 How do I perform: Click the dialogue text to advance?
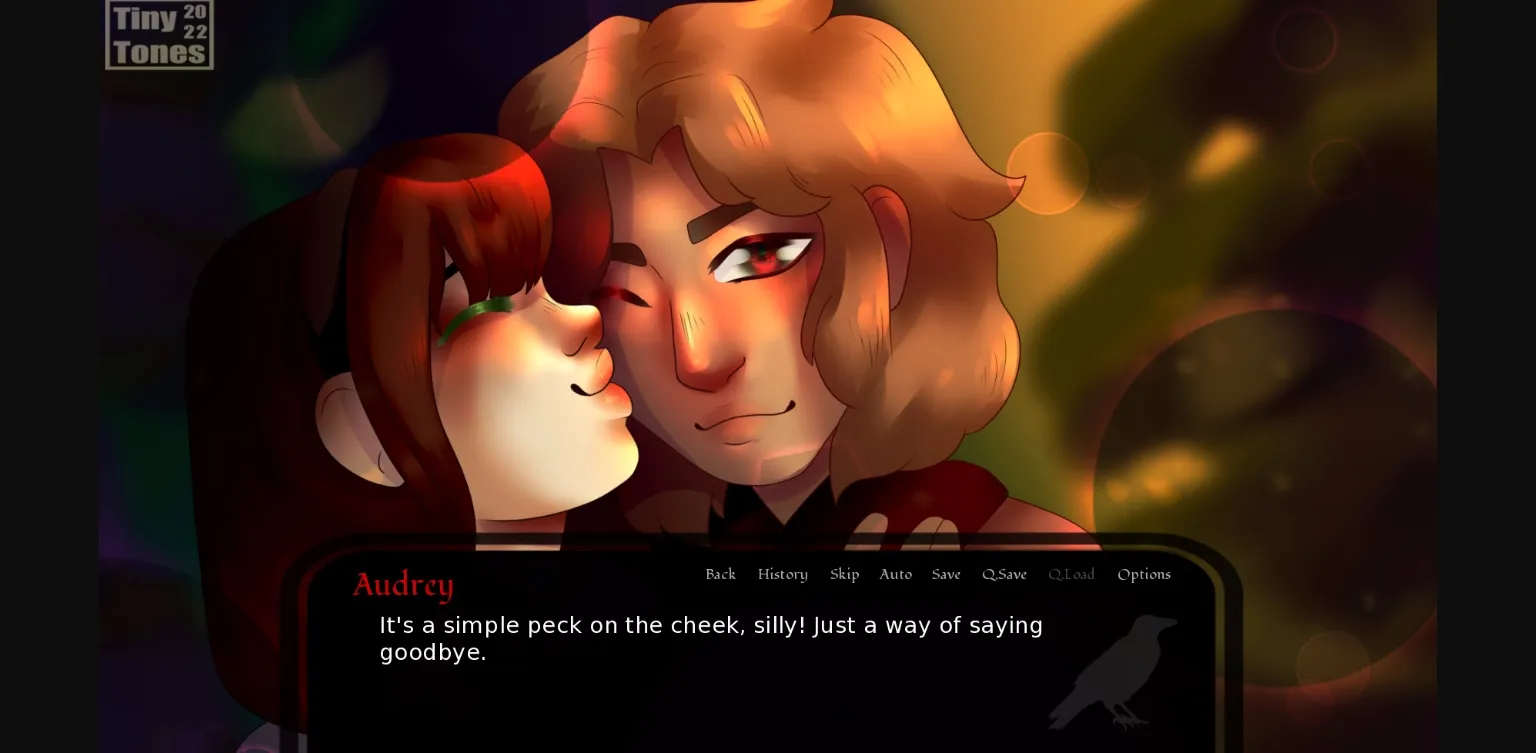[x=710, y=638]
